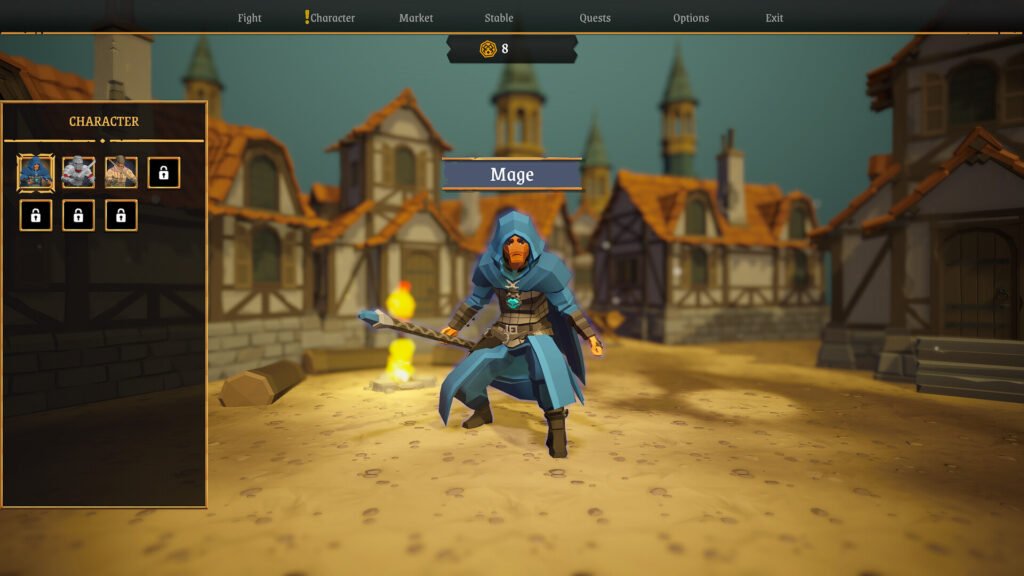This screenshot has width=1024, height=576.
Task: Choose the tan-clad character portrait
Action: point(121,173)
